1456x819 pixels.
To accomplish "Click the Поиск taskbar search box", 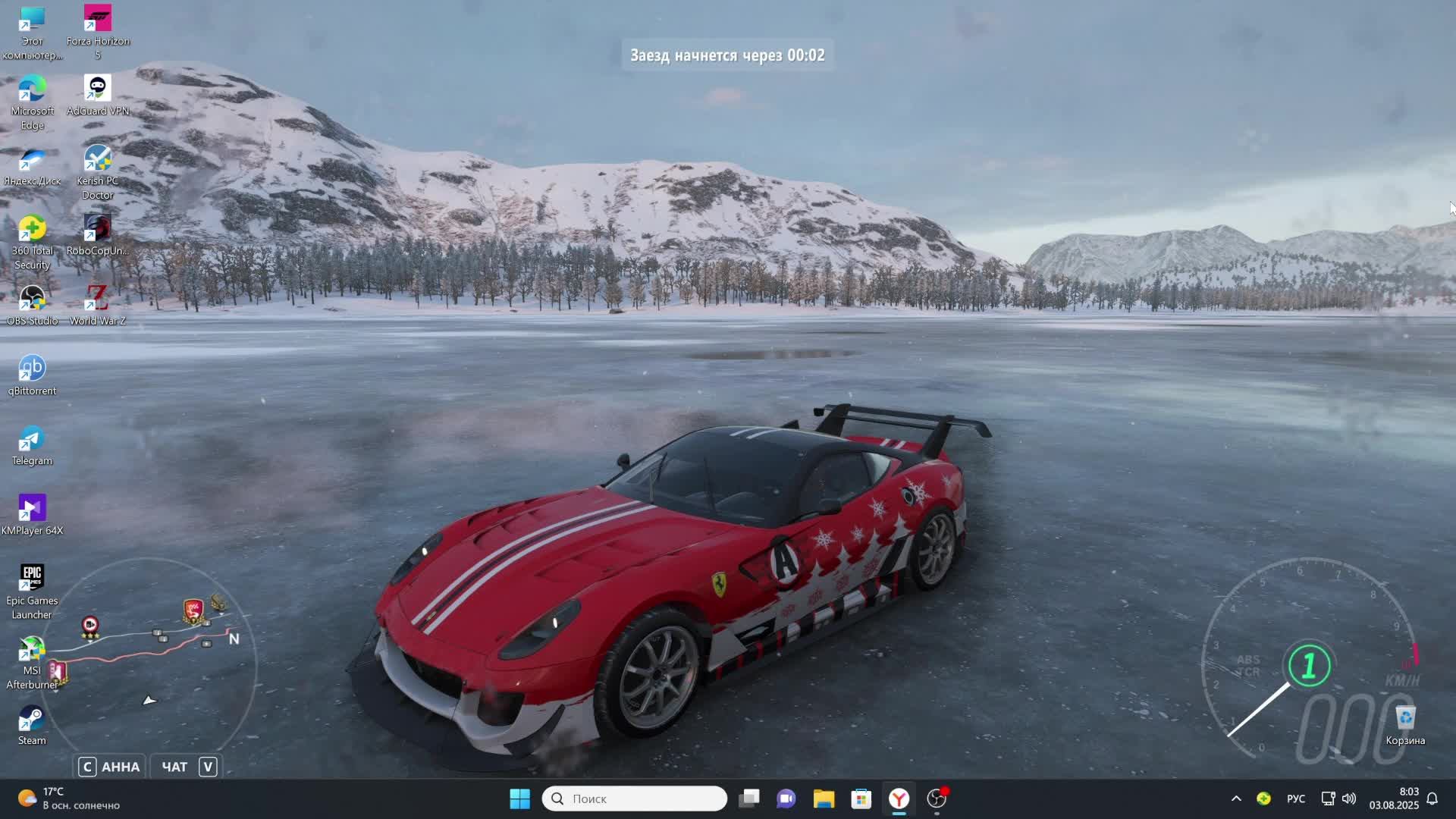I will tap(635, 799).
